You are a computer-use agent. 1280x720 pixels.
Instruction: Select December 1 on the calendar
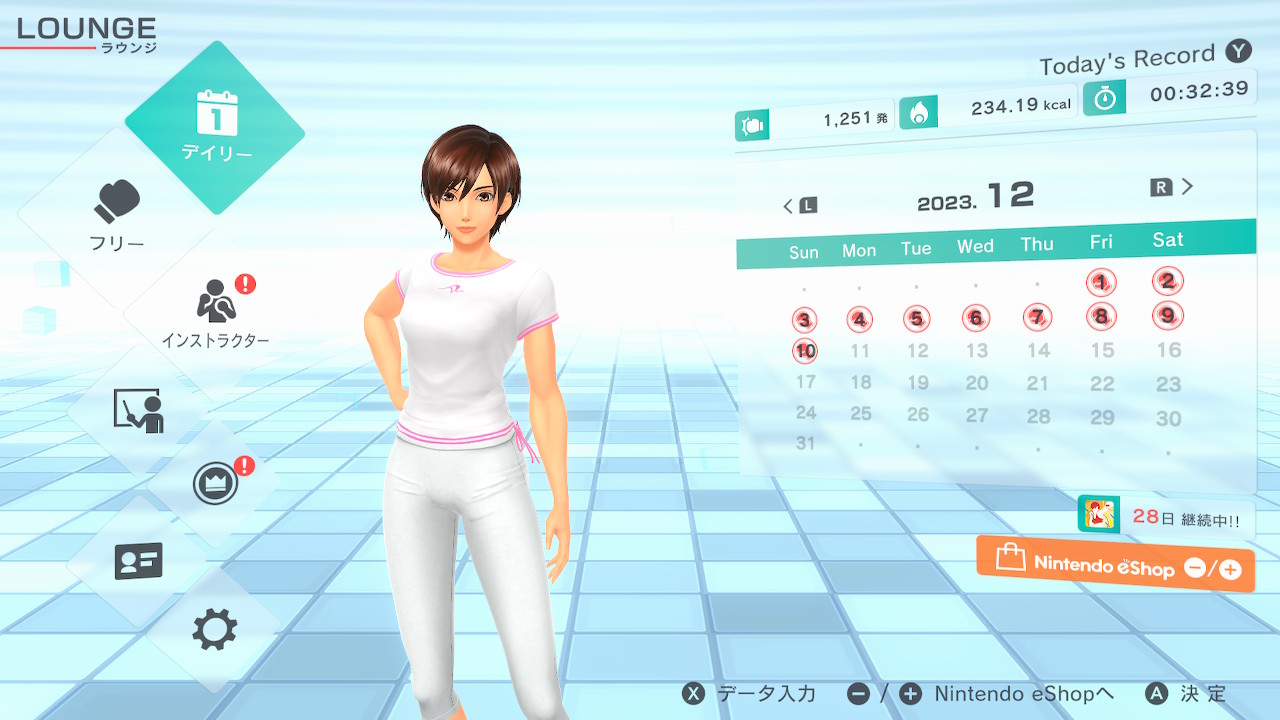(x=1101, y=283)
